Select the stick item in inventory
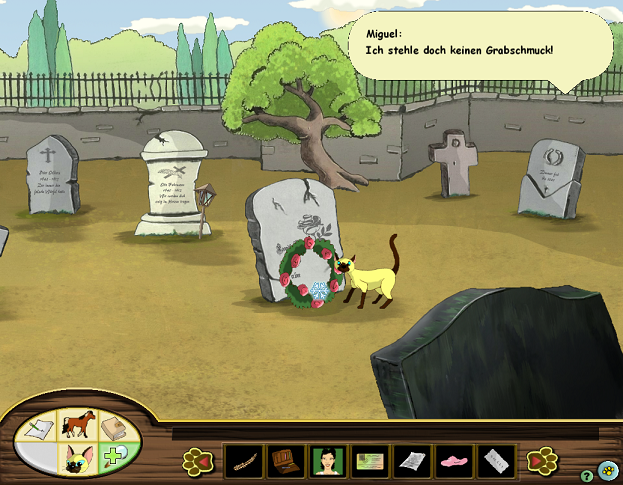 243,461
